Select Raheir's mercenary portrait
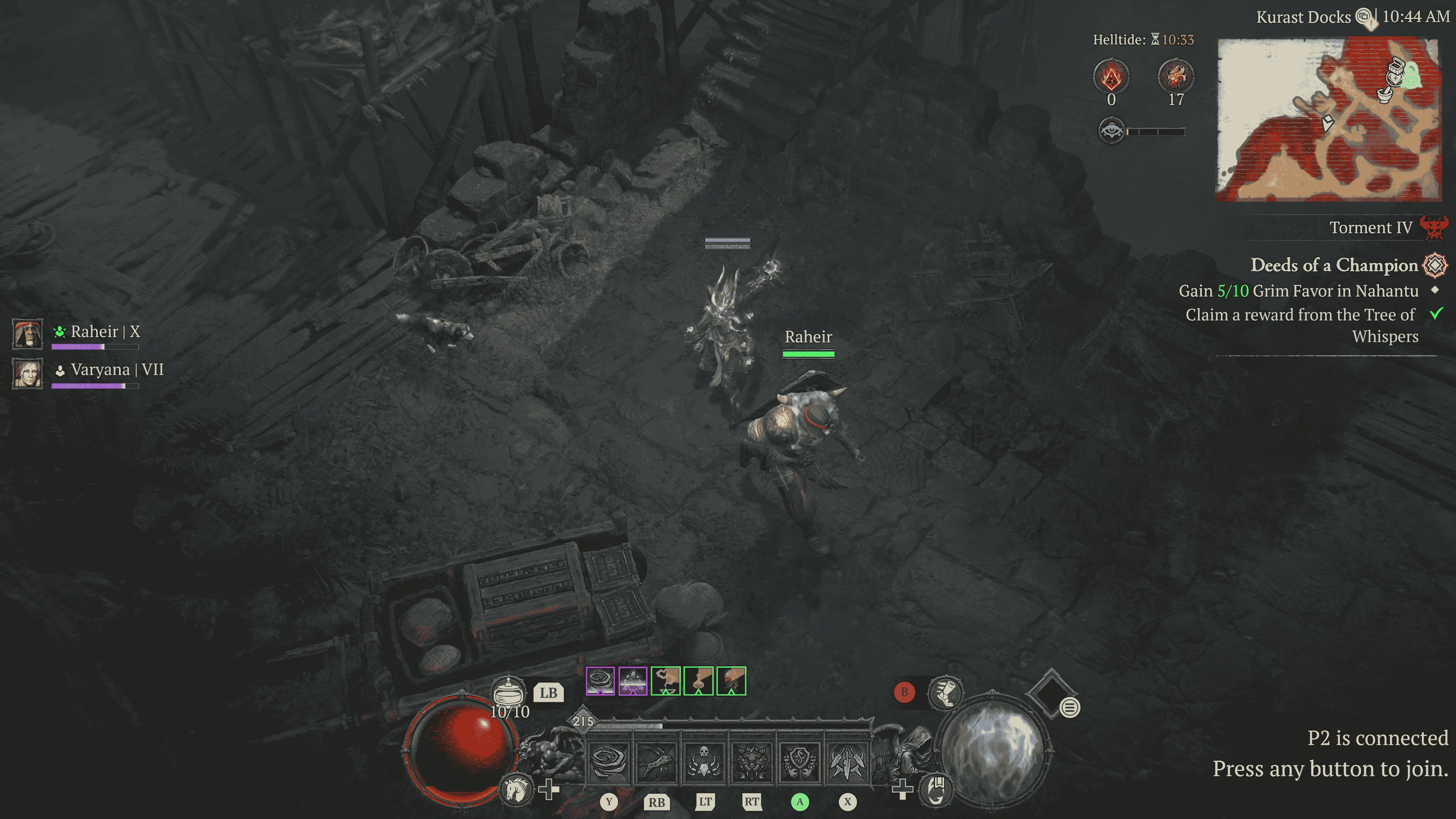 [27, 334]
